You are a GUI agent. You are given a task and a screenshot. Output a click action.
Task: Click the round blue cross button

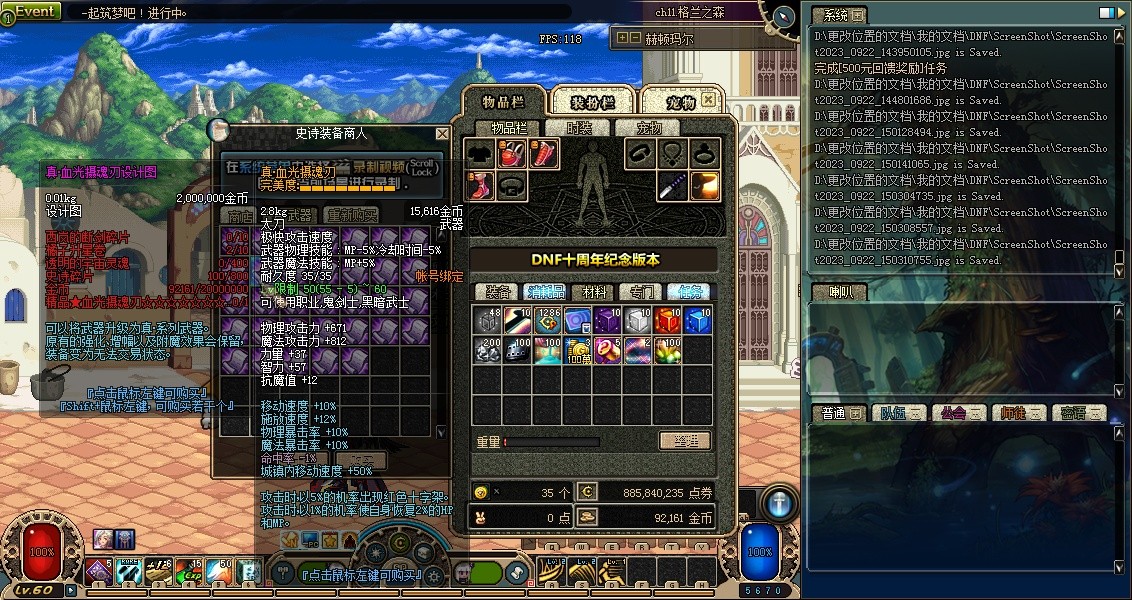coord(781,502)
